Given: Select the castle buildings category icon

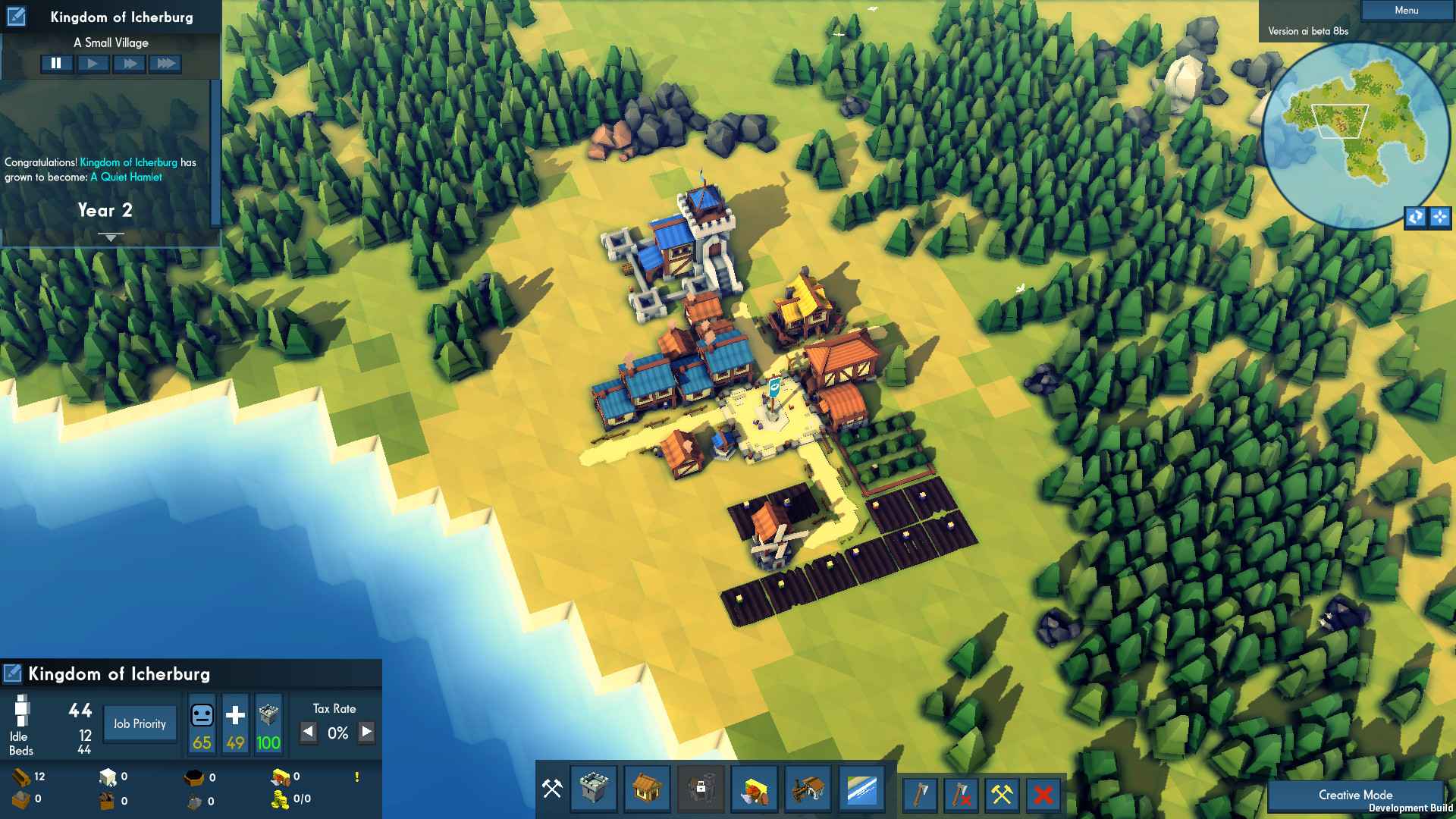Looking at the screenshot, I should pos(594,790).
